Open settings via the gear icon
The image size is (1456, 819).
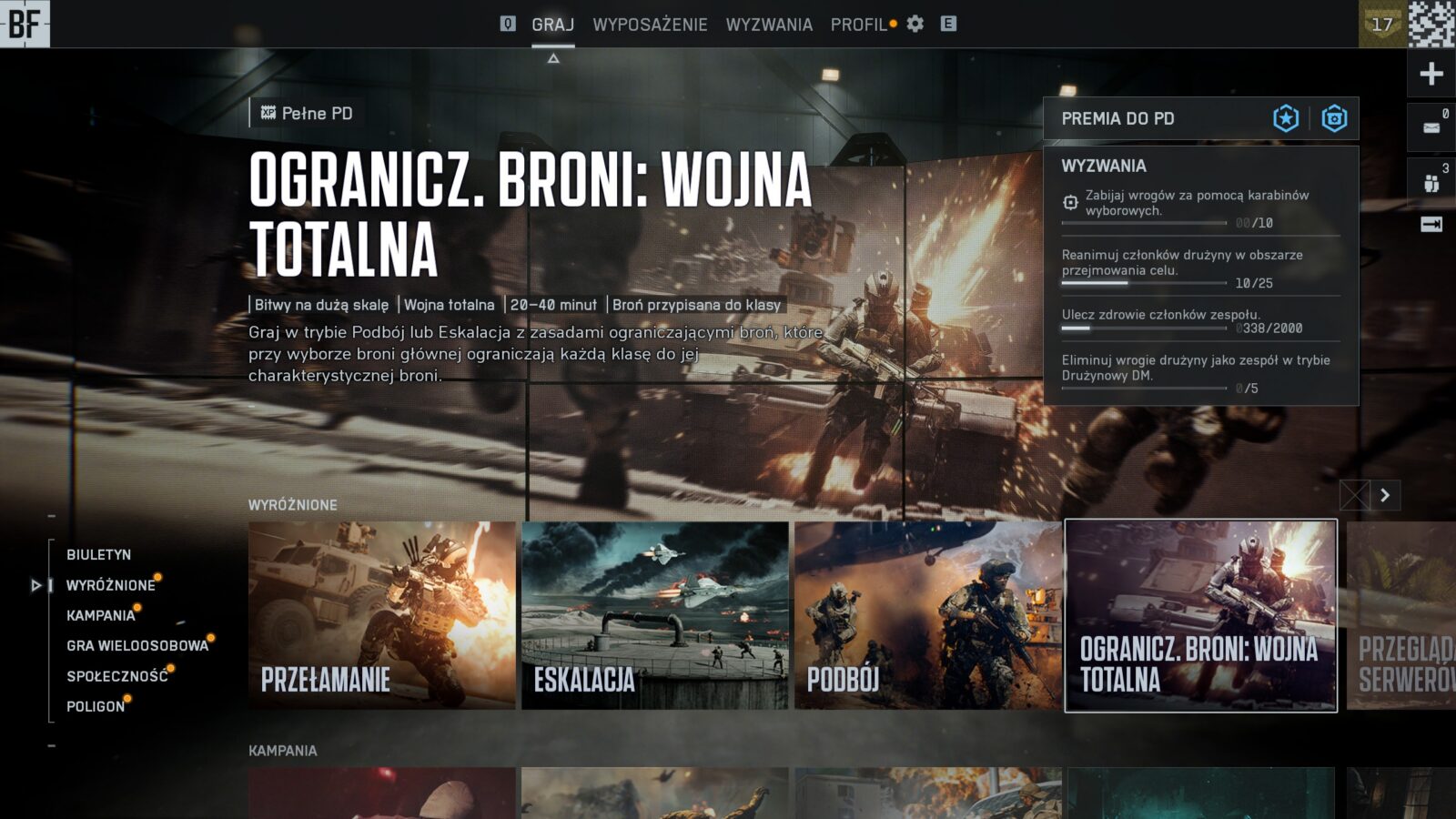[x=915, y=24]
